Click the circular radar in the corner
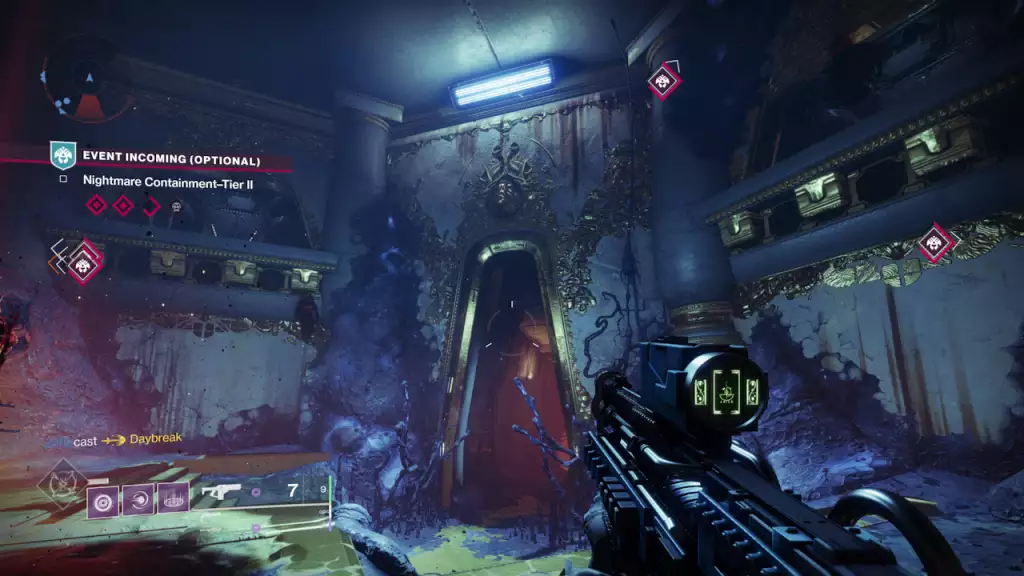The image size is (1024, 576). point(88,80)
